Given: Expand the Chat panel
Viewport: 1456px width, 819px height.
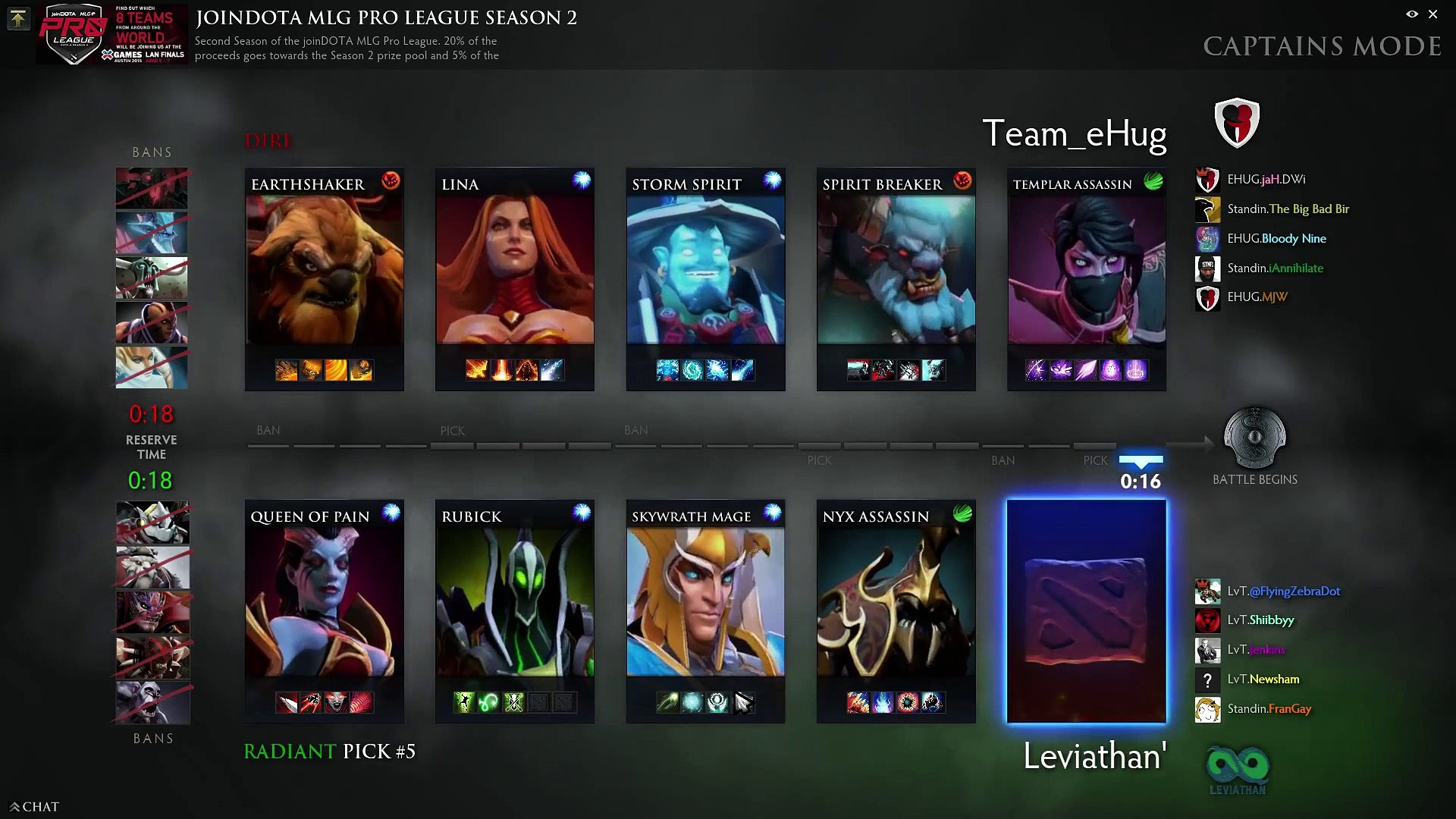Looking at the screenshot, I should click(34, 807).
